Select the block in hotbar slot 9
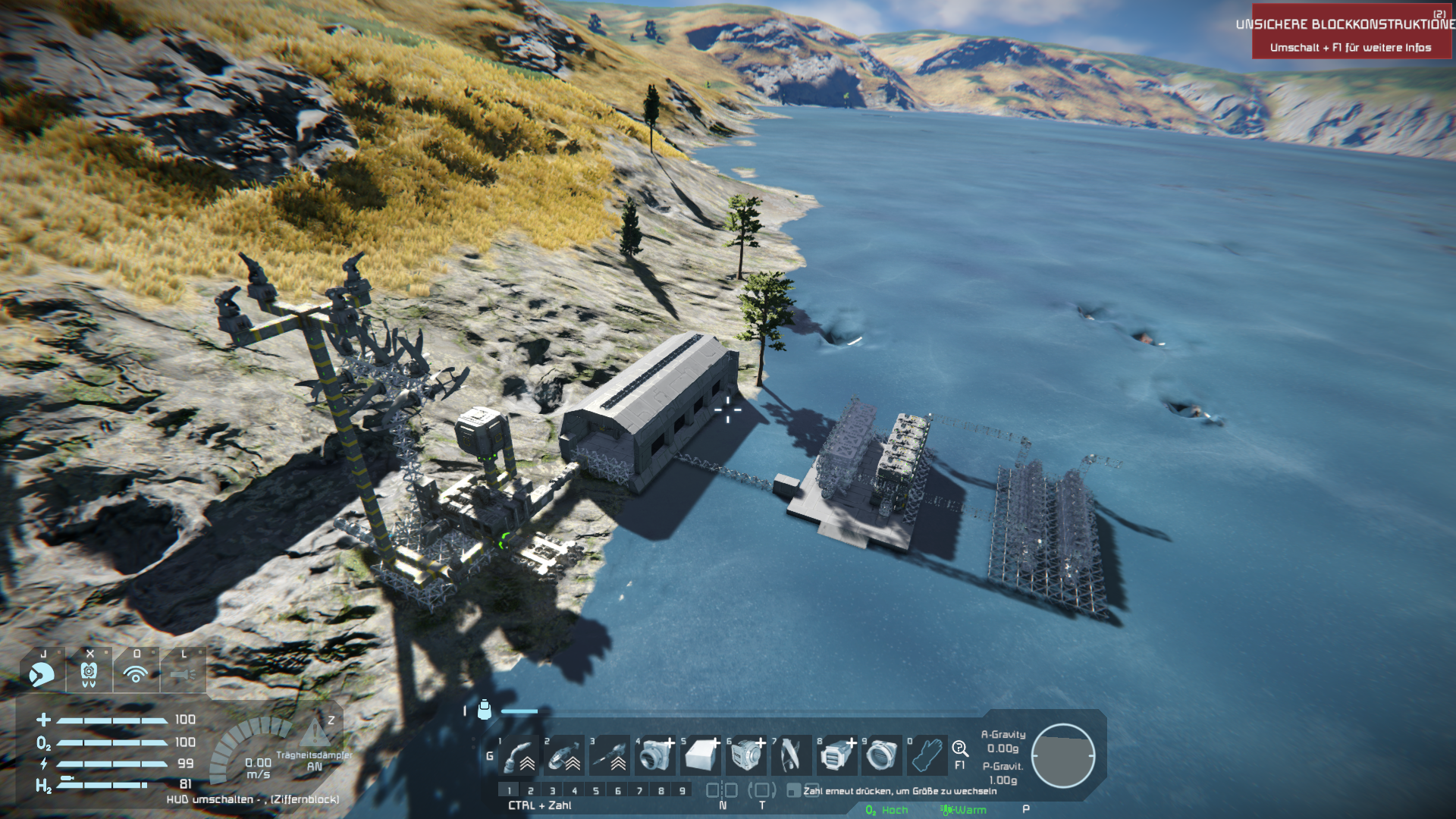 tap(881, 755)
